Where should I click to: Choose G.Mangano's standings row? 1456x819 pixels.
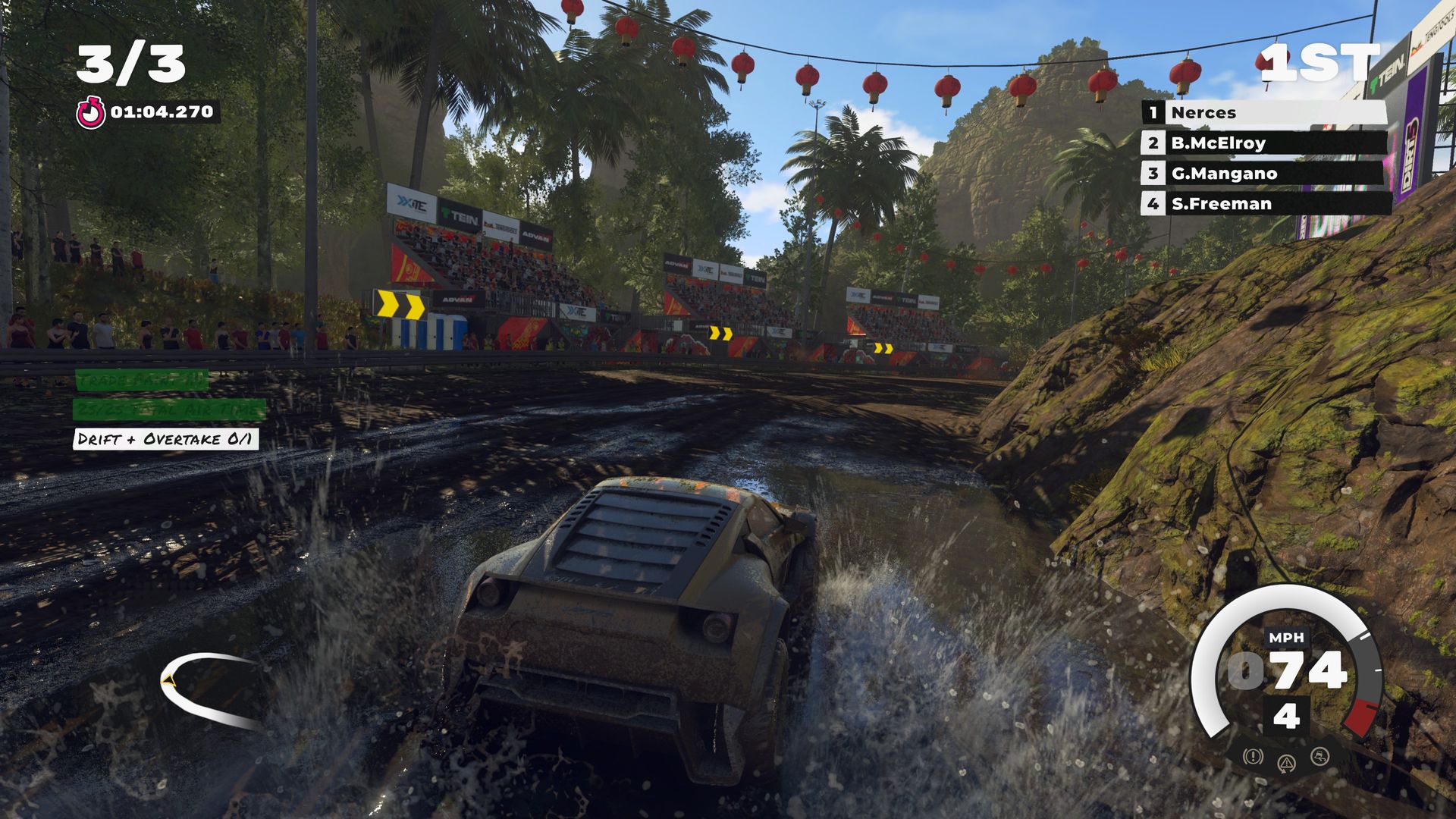[x=1265, y=174]
